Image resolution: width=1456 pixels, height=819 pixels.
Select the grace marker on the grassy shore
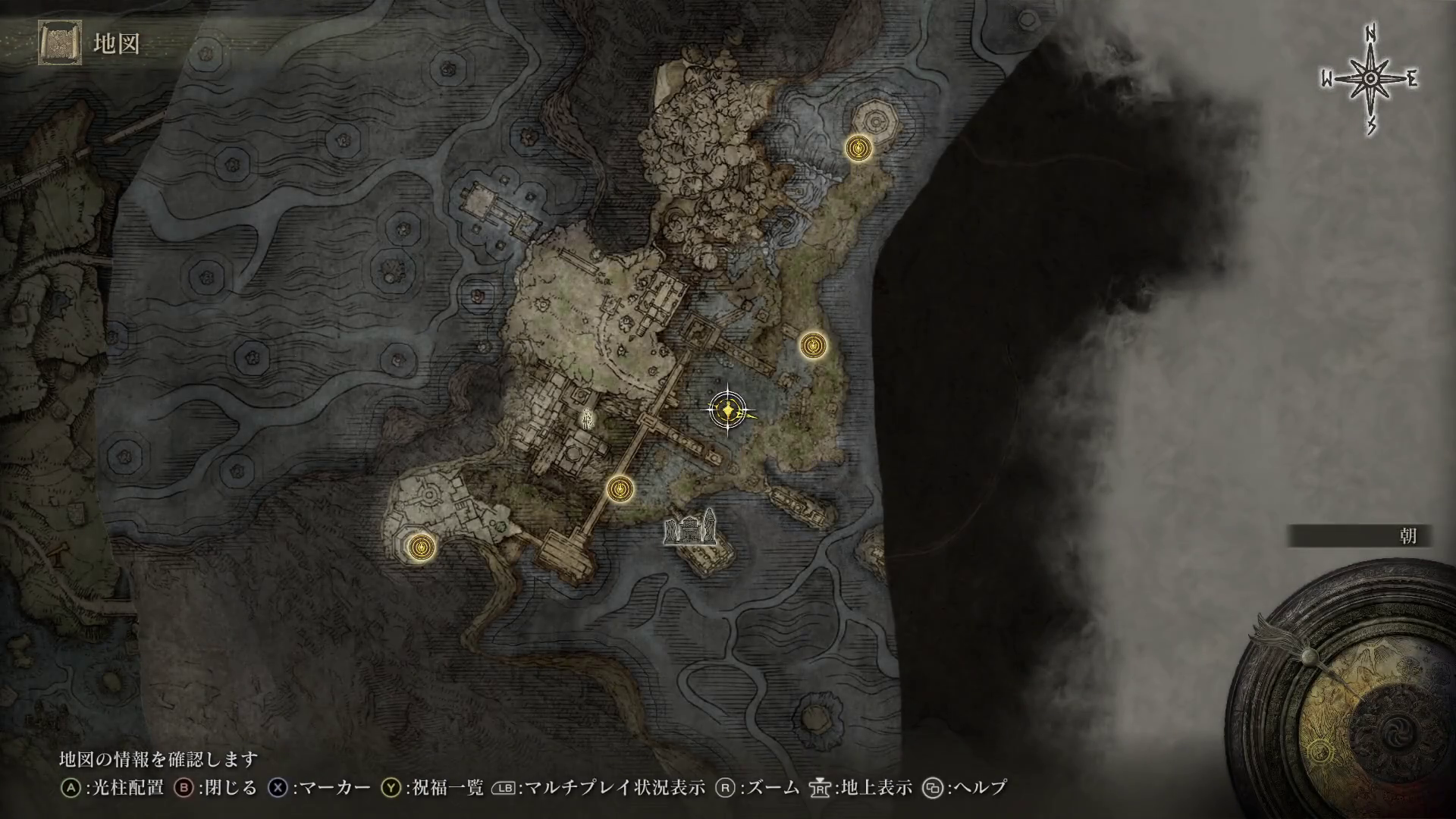(813, 346)
